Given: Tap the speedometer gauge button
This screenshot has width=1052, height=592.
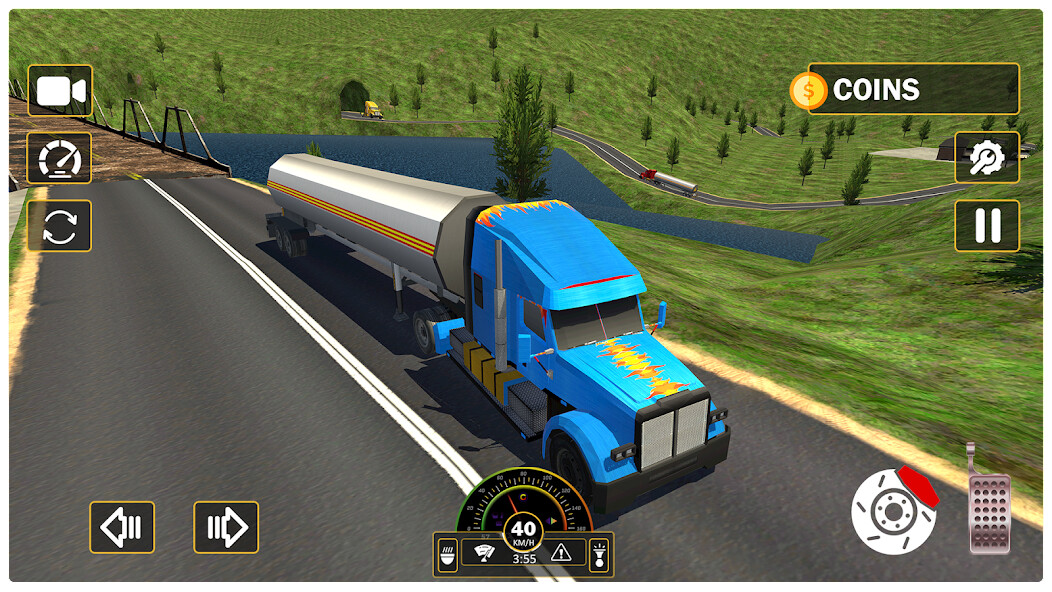Looking at the screenshot, I should coord(60,158).
